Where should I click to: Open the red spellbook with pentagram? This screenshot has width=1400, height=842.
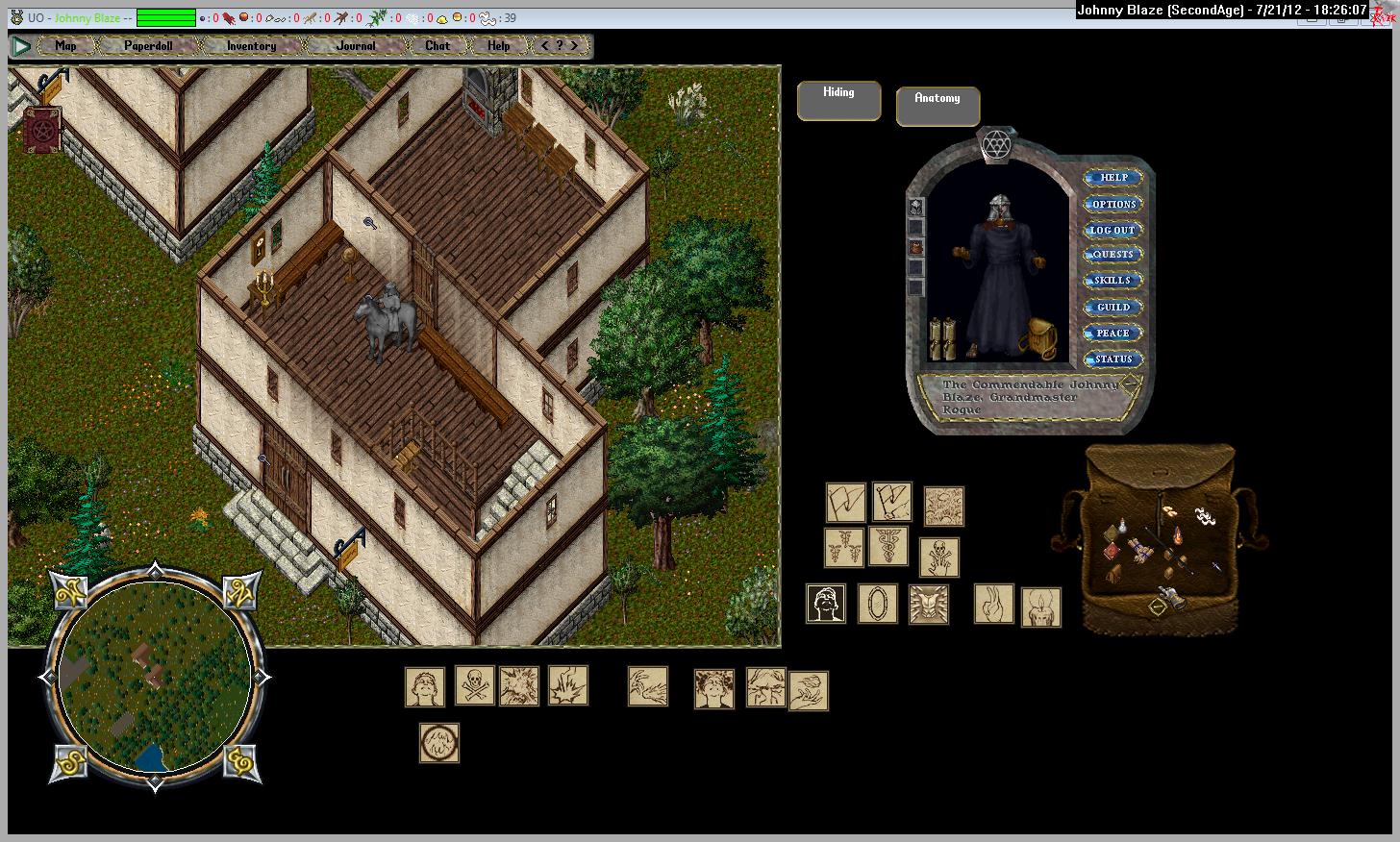click(41, 129)
